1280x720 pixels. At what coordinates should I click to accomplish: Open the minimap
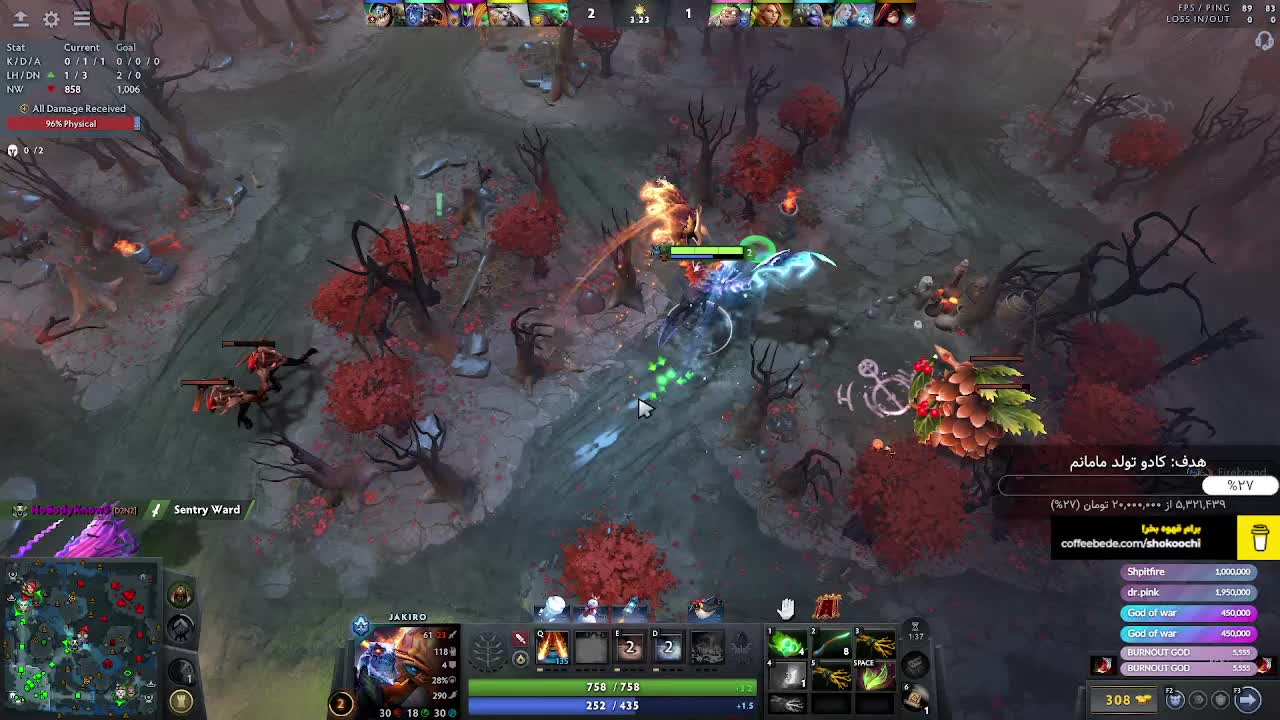click(x=80, y=637)
